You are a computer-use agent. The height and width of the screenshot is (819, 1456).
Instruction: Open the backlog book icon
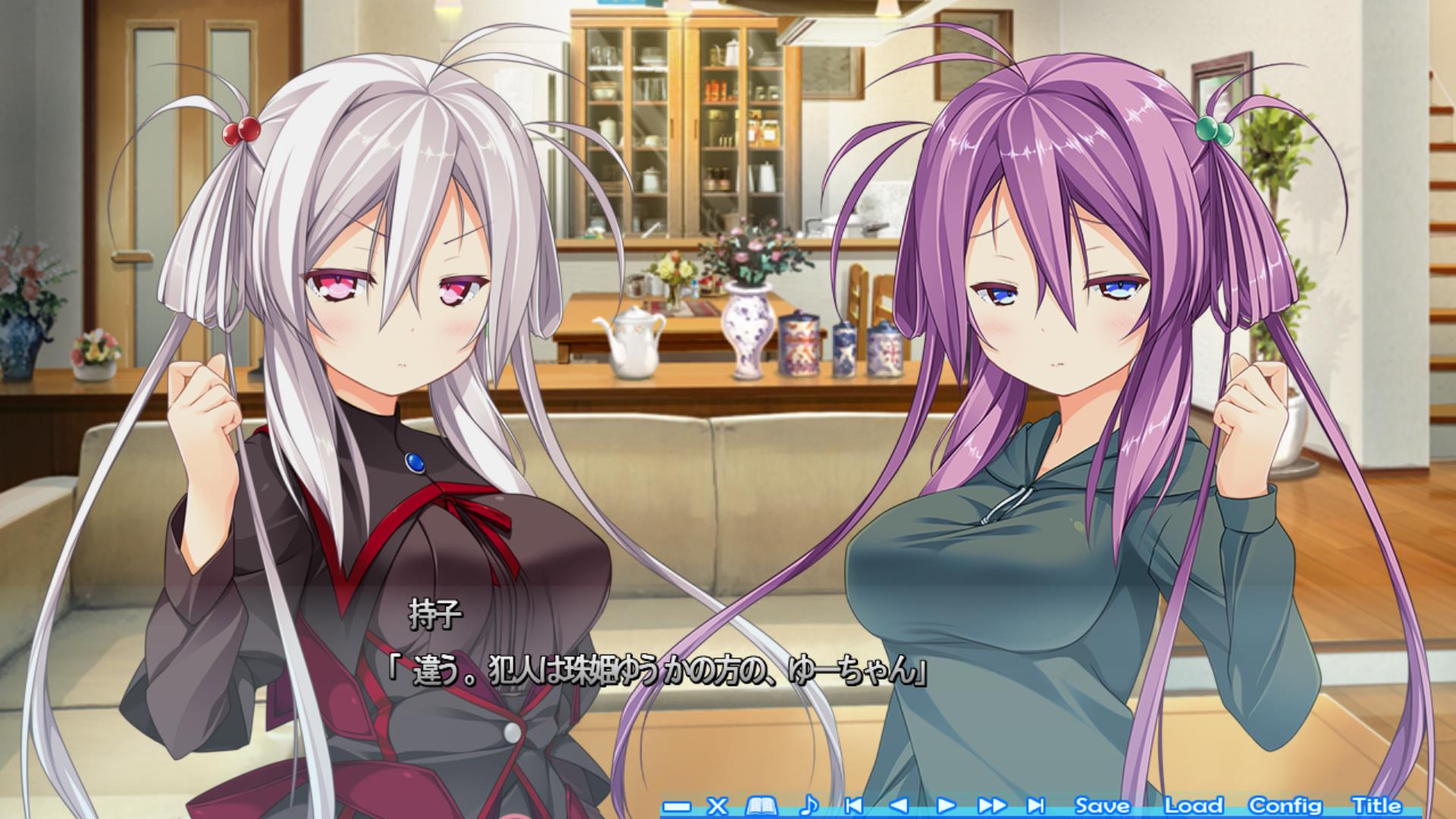click(761, 805)
